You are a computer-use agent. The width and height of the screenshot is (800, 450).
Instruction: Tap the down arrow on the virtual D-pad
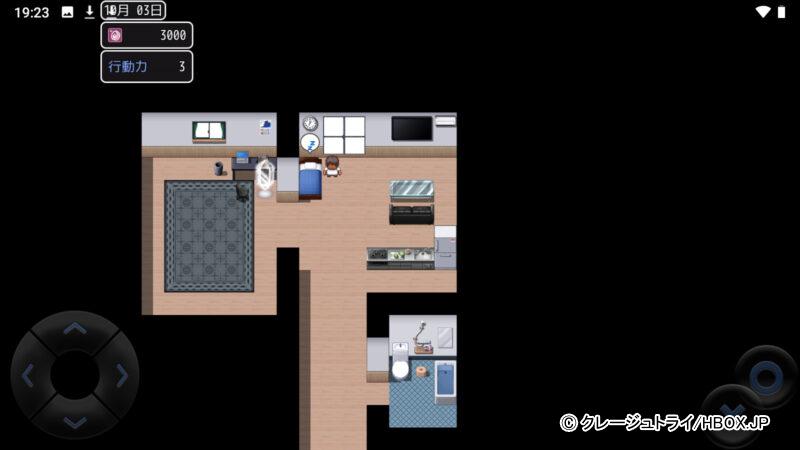pos(75,423)
